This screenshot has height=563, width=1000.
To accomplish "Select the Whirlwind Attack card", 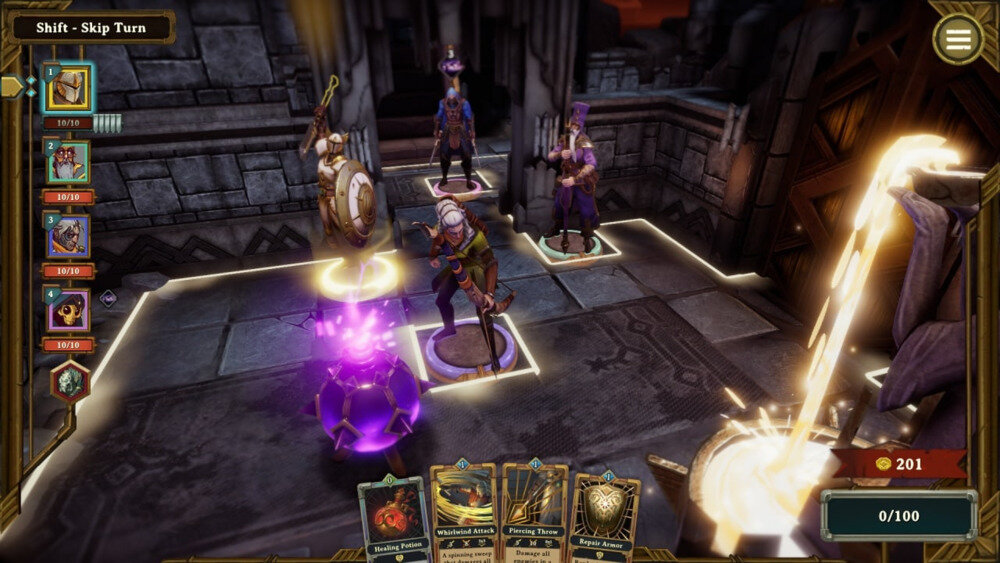I will (463, 512).
